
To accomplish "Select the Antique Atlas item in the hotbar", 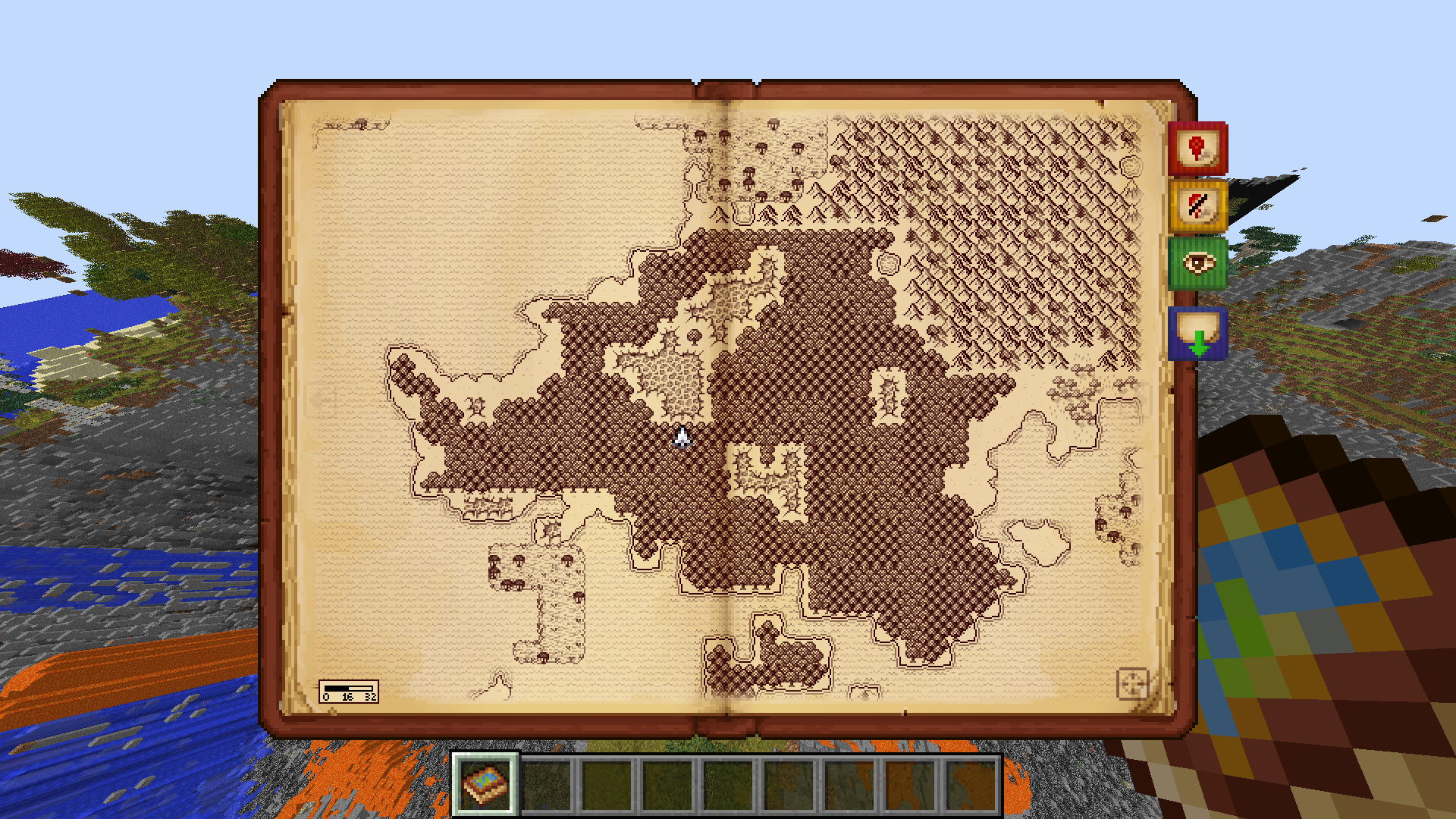I will (485, 786).
